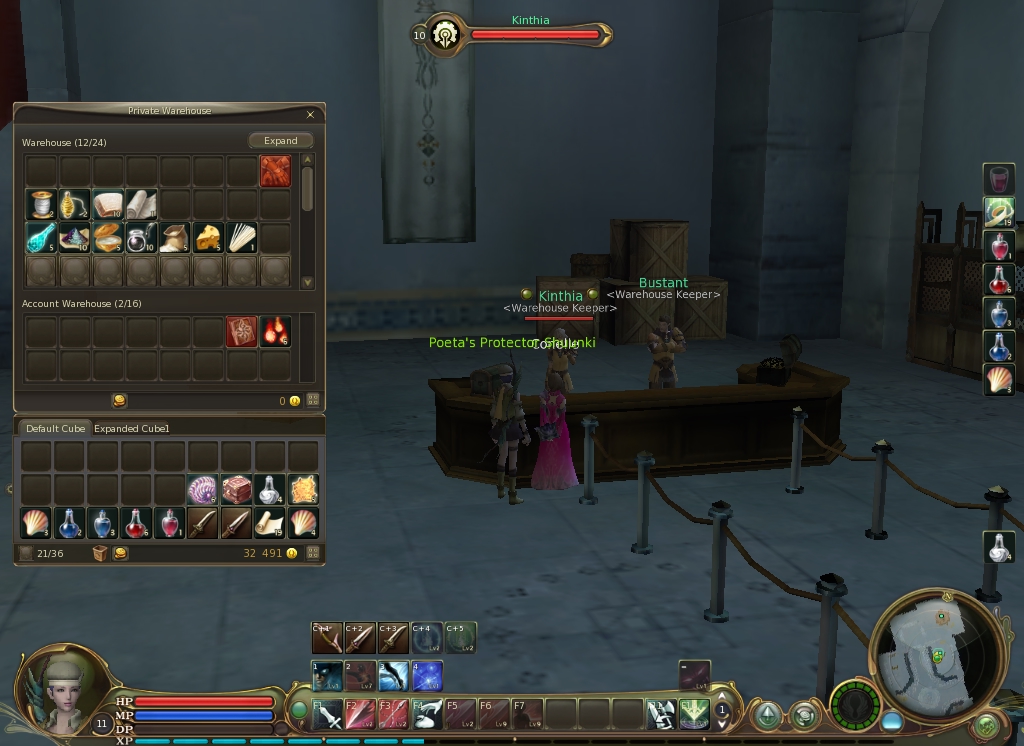Select the Kinthia target frame portrait
The width and height of the screenshot is (1024, 746).
tap(442, 35)
